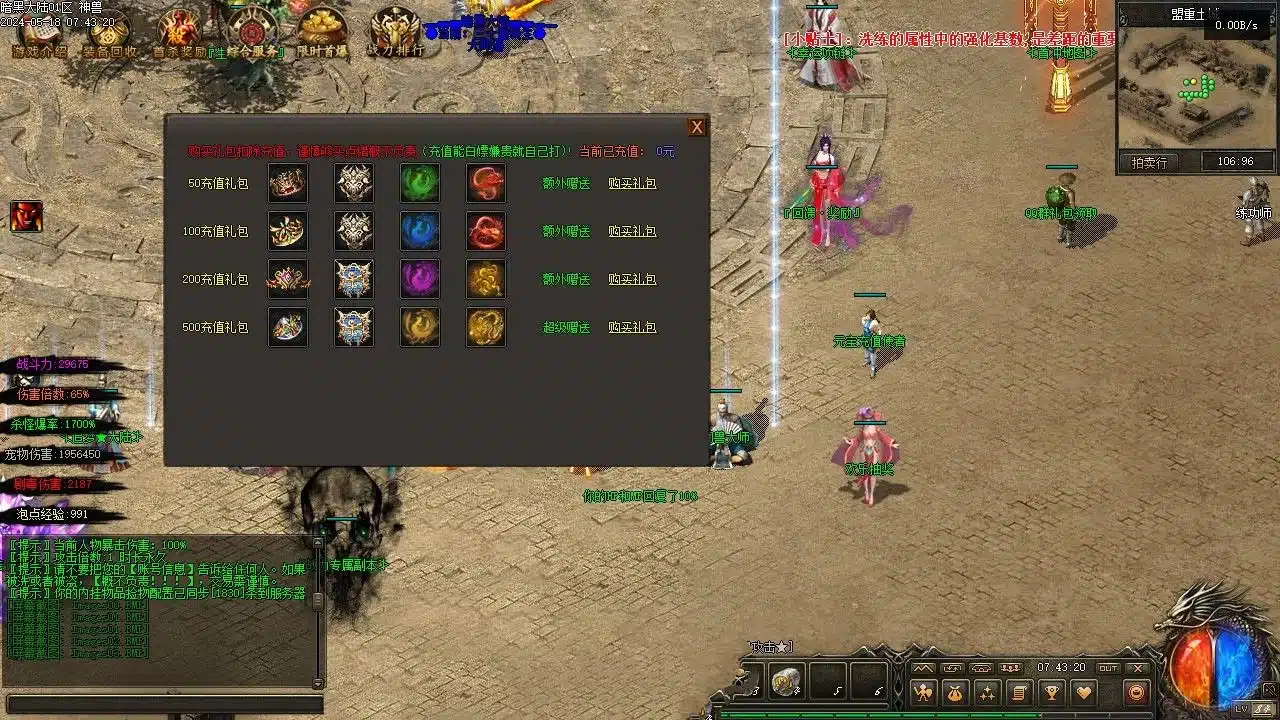Use the scroll item in hotbar slot 4
The image size is (1280, 720).
click(786, 681)
